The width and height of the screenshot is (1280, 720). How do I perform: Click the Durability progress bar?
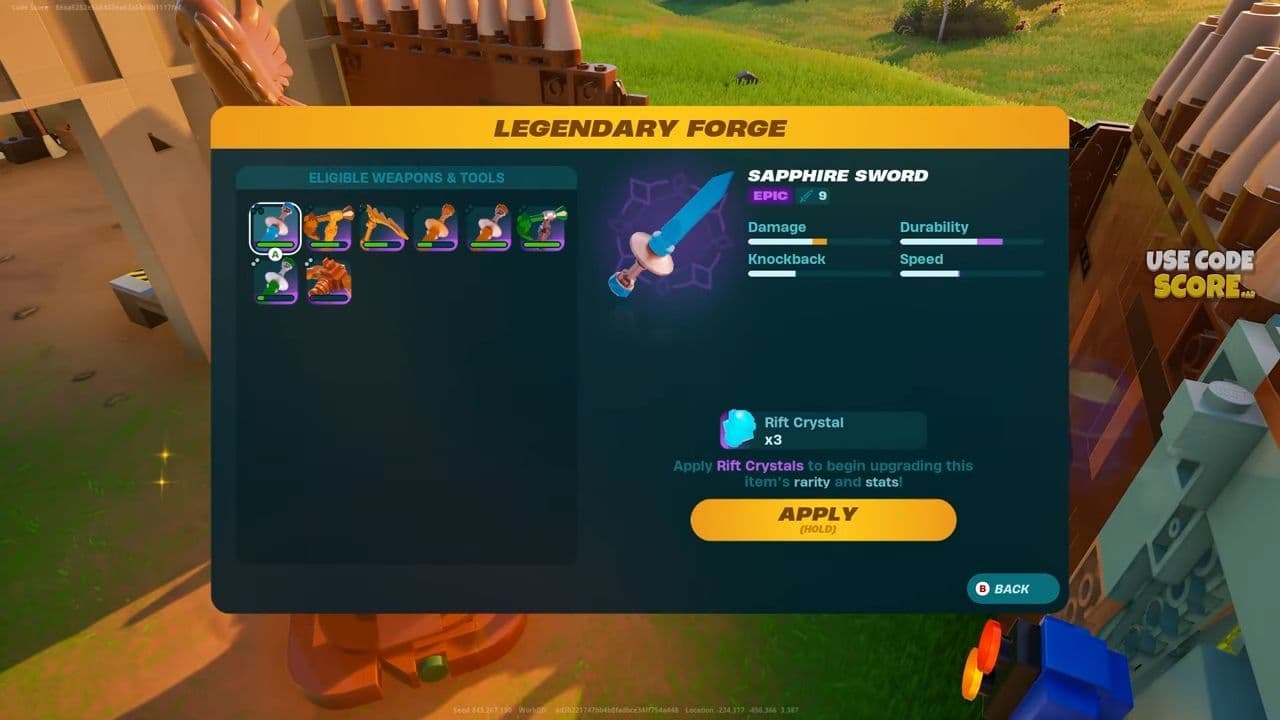coord(971,241)
